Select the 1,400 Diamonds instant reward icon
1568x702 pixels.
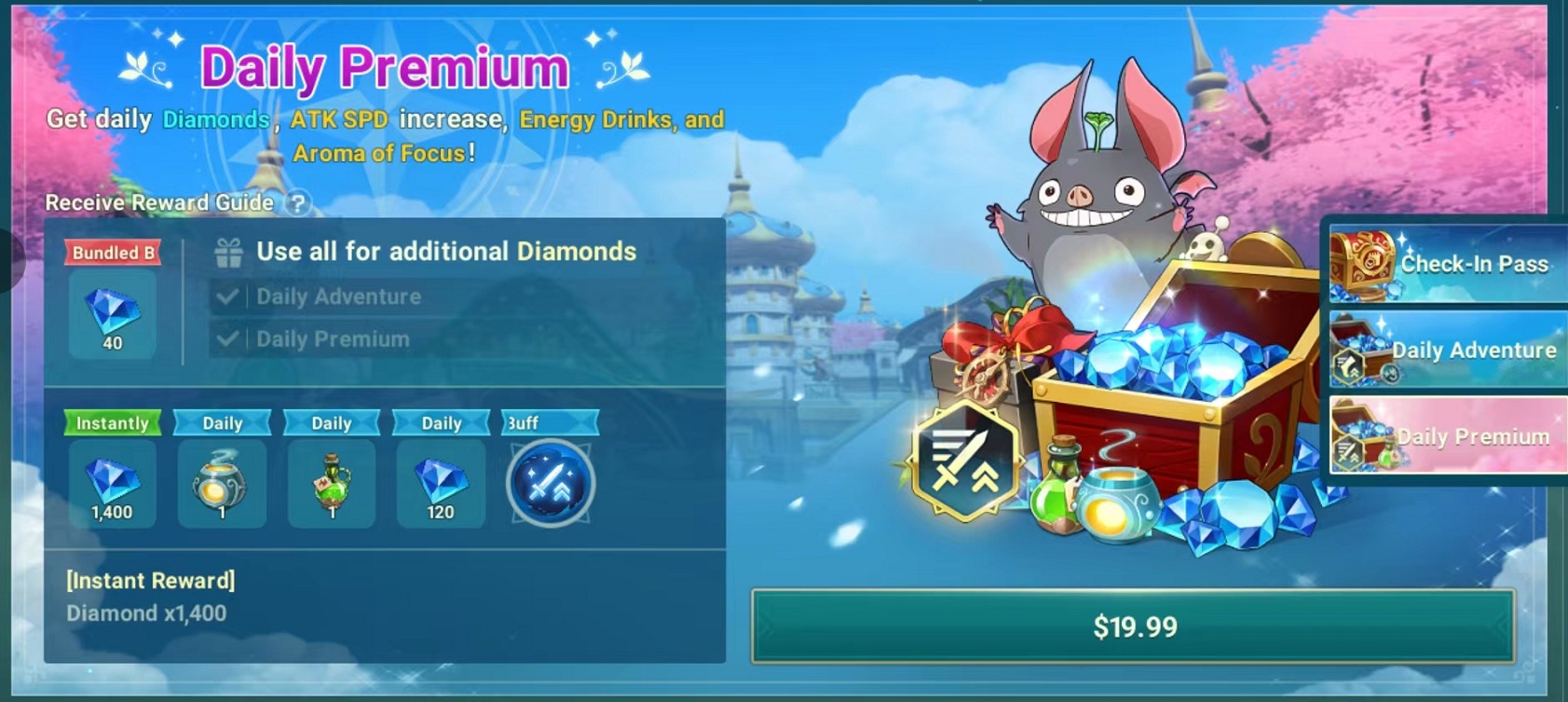(x=112, y=485)
